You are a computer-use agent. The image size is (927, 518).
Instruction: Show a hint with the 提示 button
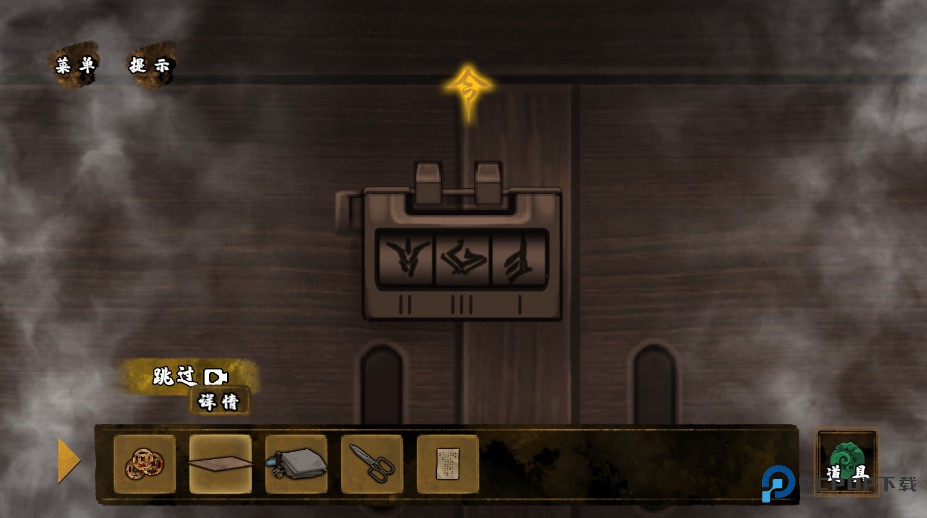[x=151, y=66]
